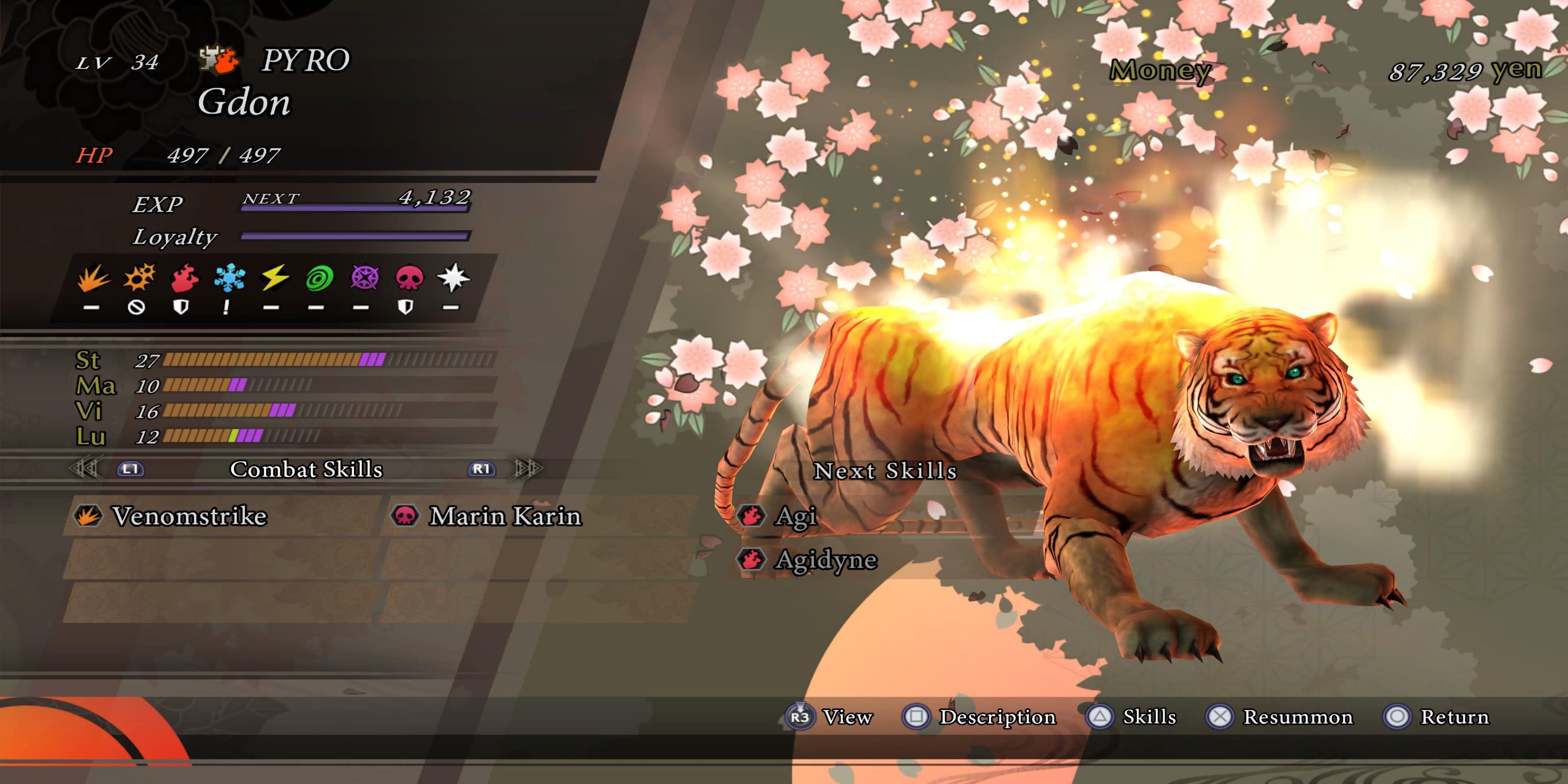The image size is (1568, 784).
Task: Select the Venomstrike combat skill
Action: click(x=189, y=516)
